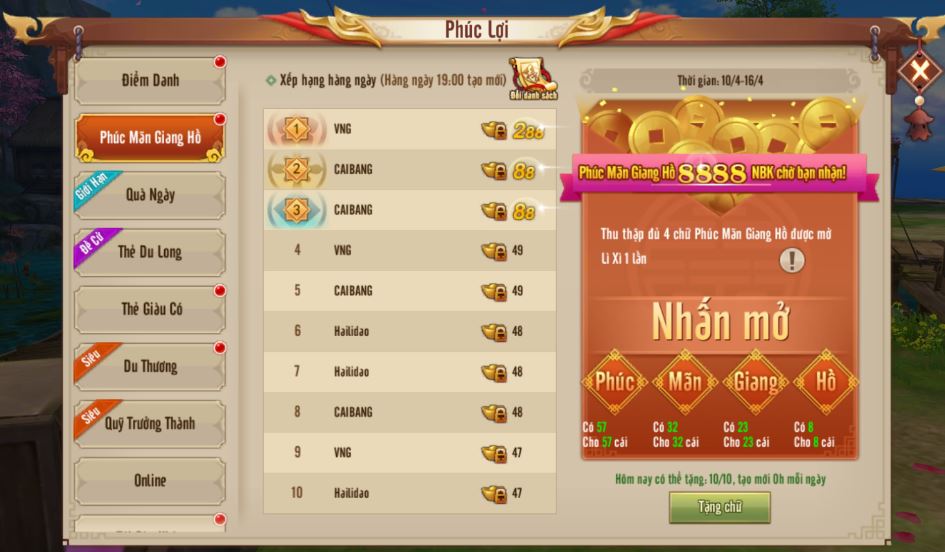
Task: Go to the Thẻ Du Long tab
Action: [x=149, y=252]
